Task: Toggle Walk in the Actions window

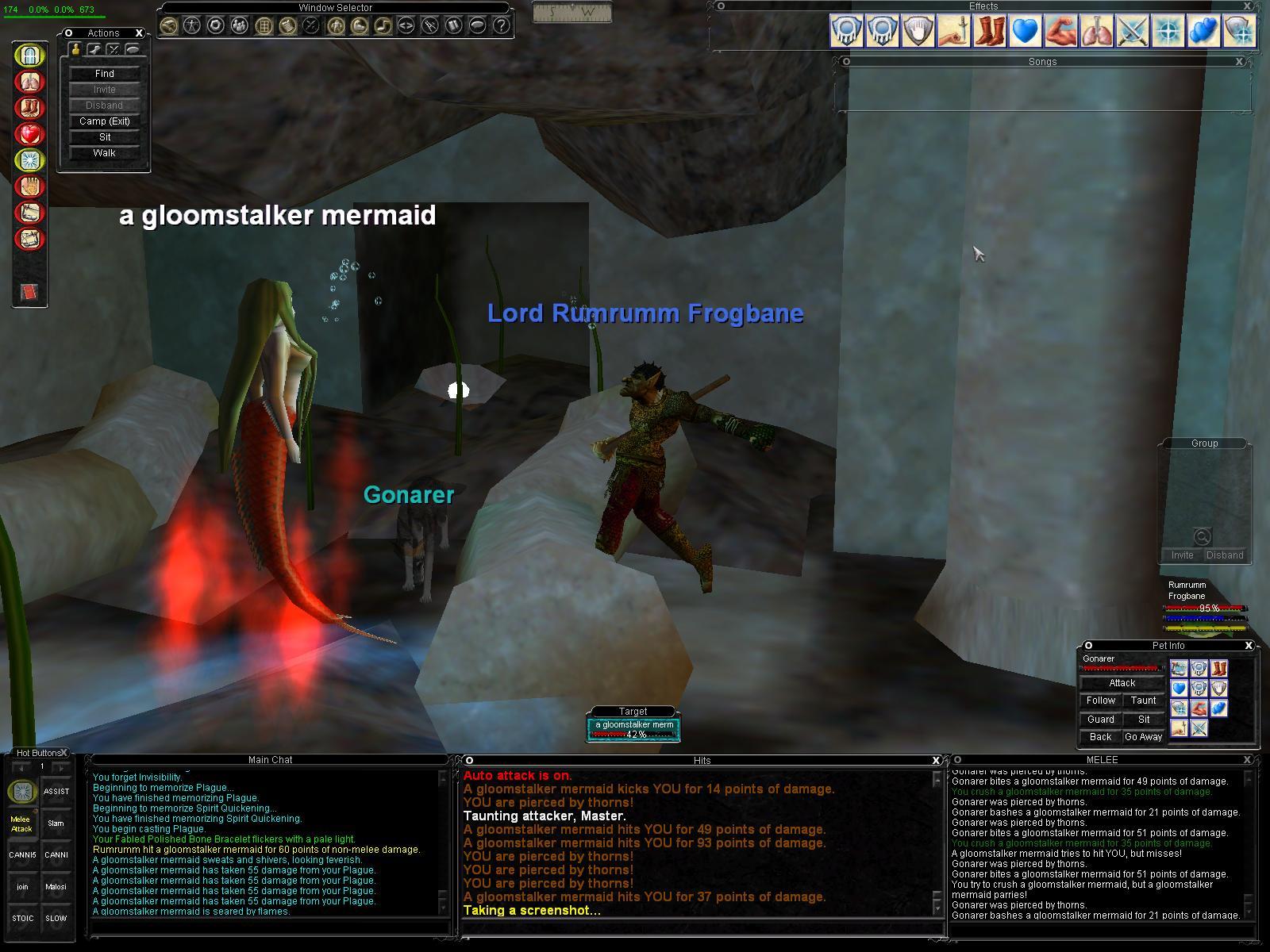Action: pyautogui.click(x=104, y=153)
